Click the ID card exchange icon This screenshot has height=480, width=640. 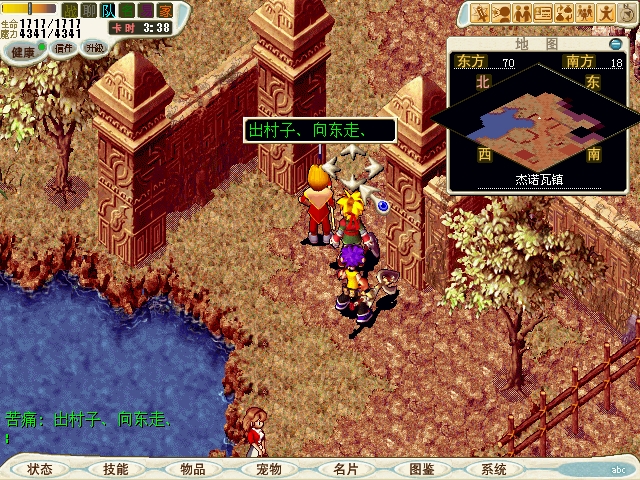point(544,13)
